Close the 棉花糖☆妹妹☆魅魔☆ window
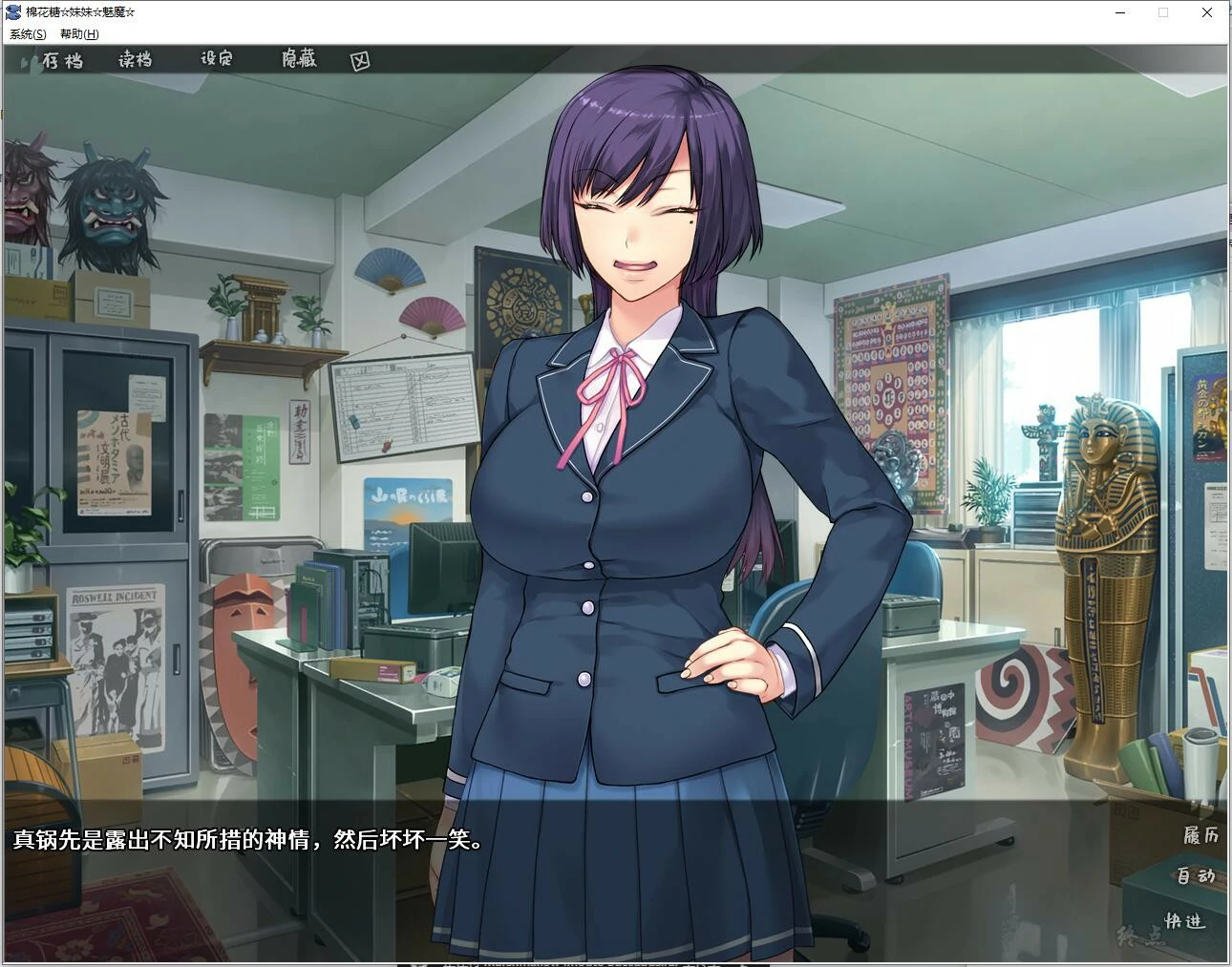Image resolution: width=1232 pixels, height=967 pixels. pyautogui.click(x=1207, y=12)
